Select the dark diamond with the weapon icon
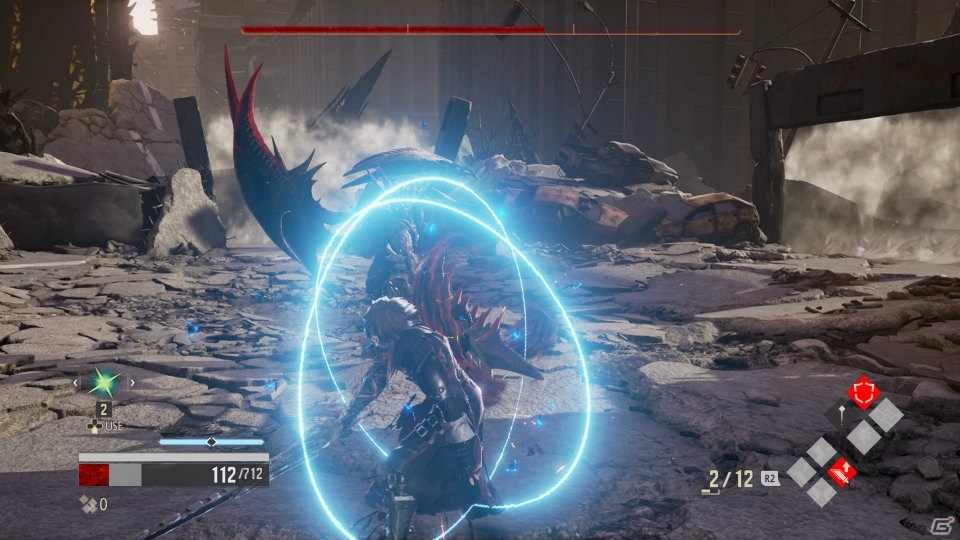The height and width of the screenshot is (540, 960). [842, 412]
